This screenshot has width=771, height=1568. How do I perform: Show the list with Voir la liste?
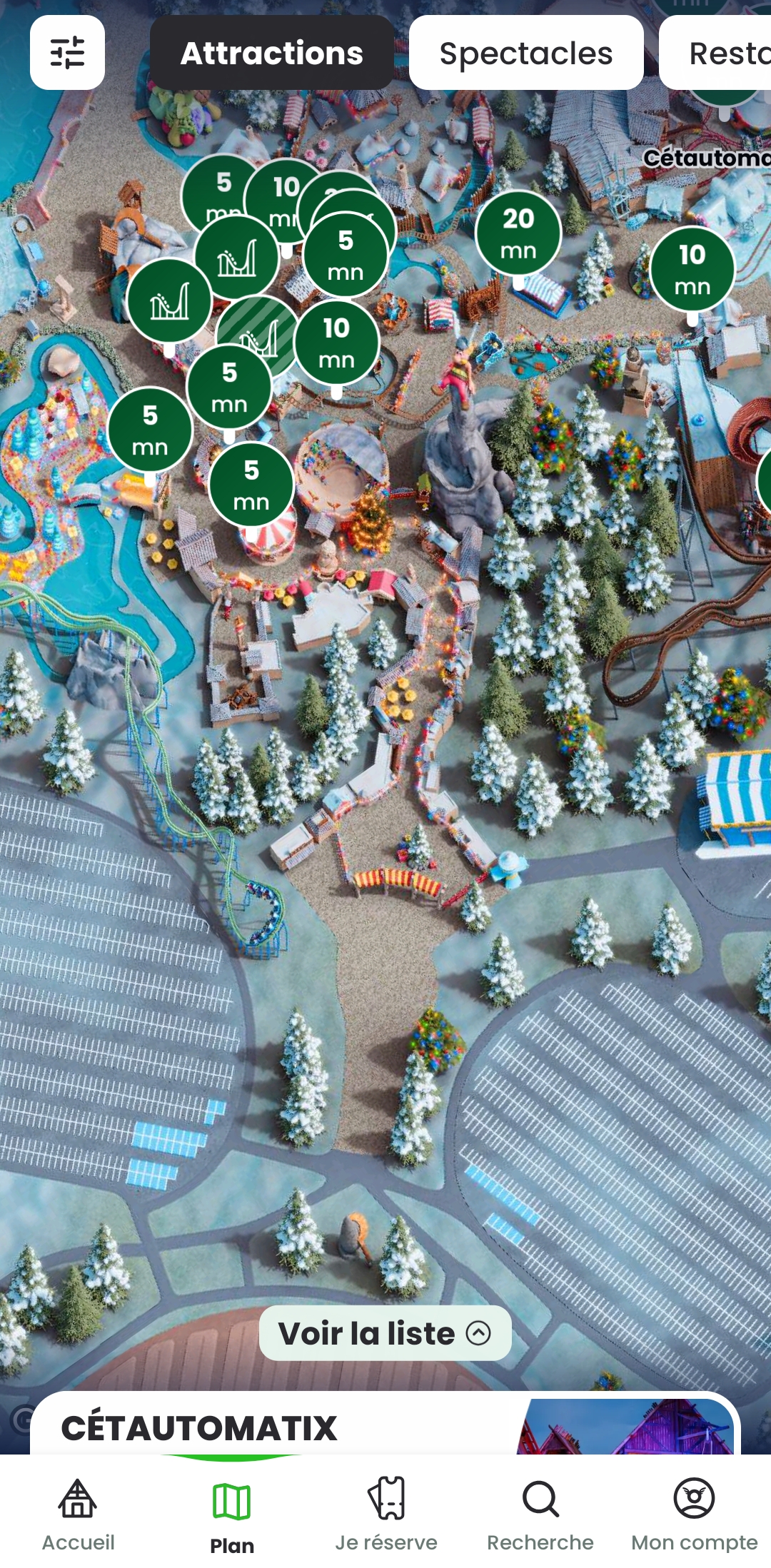pyautogui.click(x=385, y=1332)
